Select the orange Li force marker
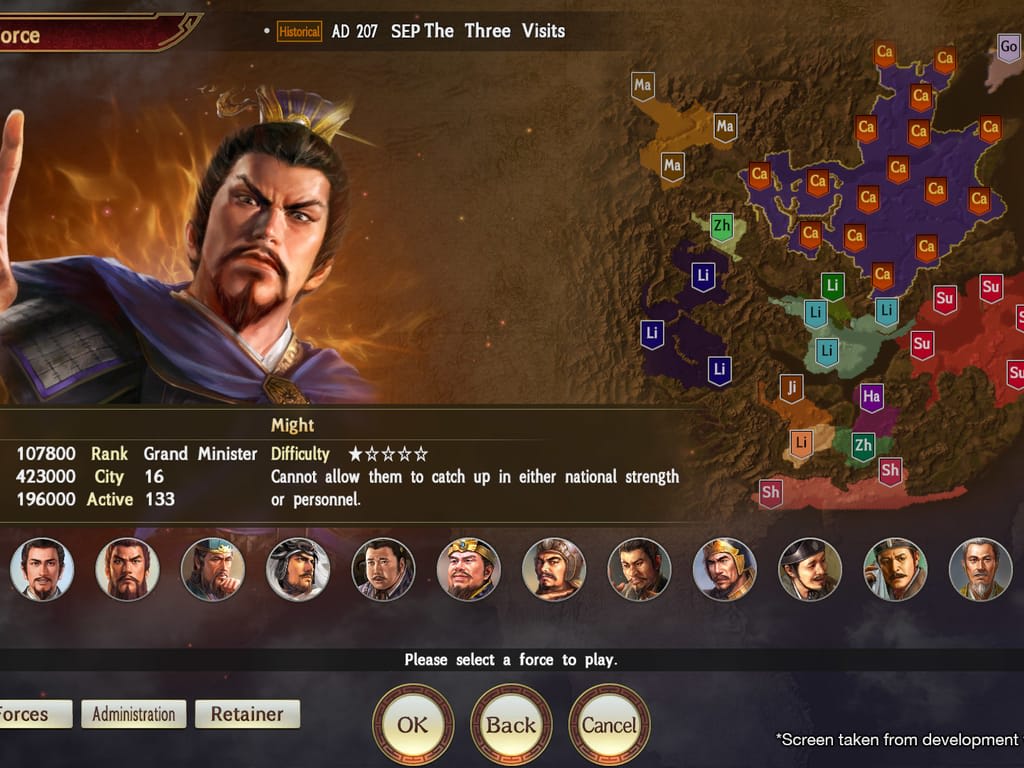 [801, 443]
